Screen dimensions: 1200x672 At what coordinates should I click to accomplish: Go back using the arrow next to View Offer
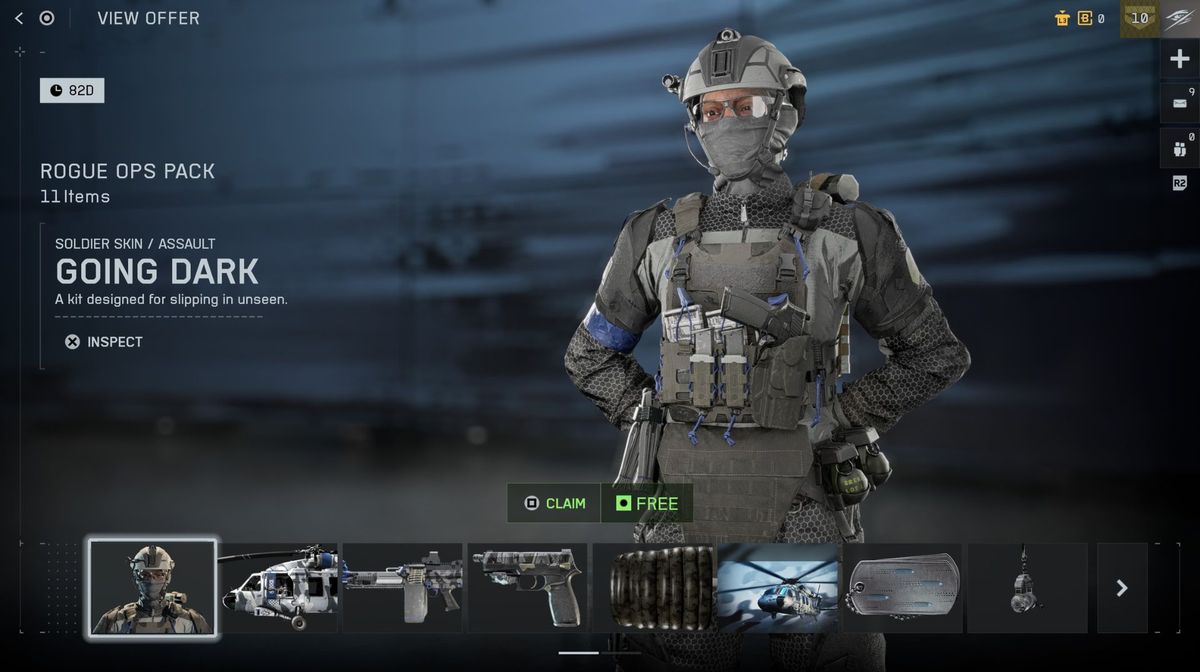point(19,18)
